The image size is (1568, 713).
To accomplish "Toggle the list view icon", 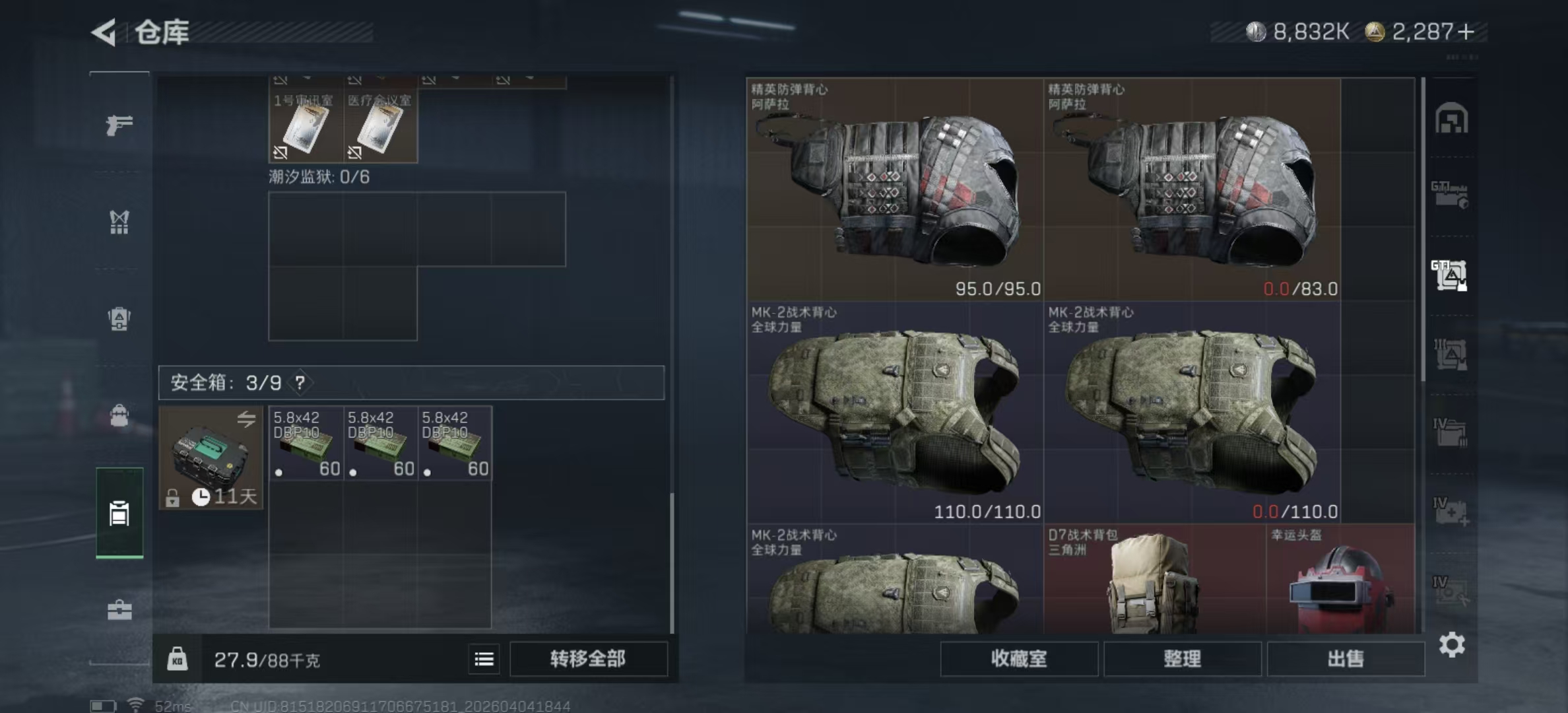I will coord(484,659).
